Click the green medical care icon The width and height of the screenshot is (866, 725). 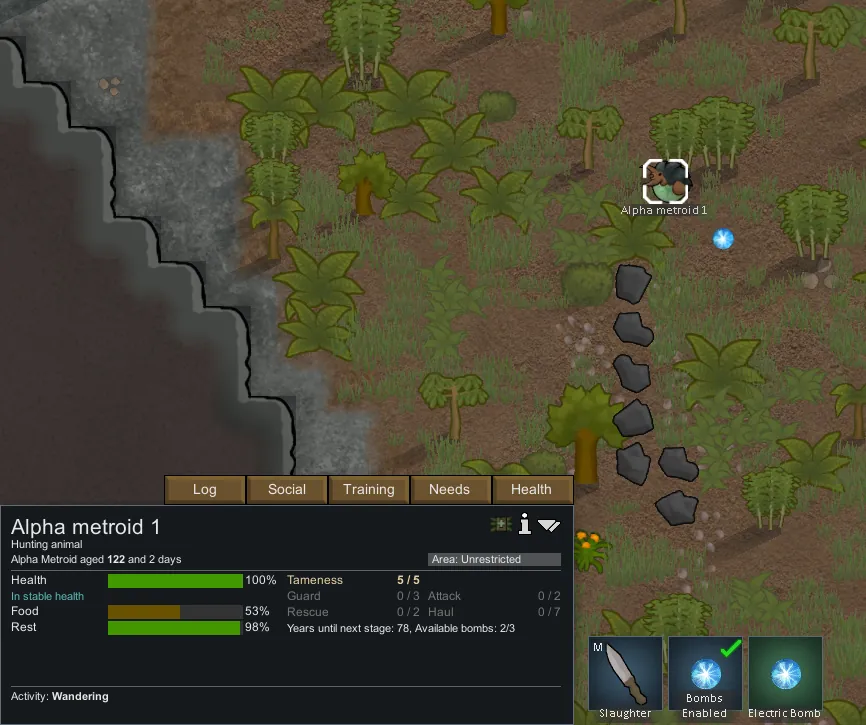point(501,524)
